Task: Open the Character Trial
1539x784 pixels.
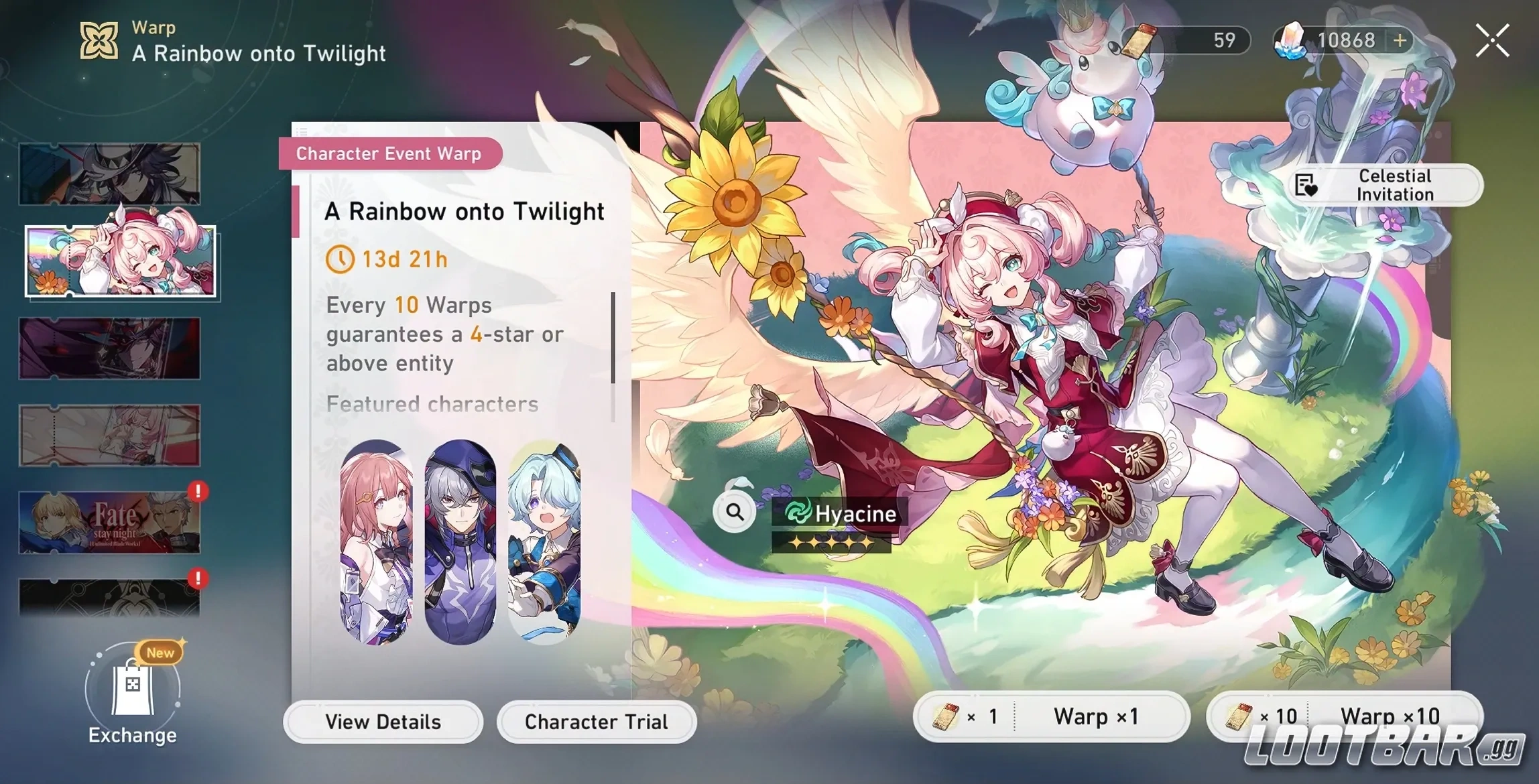Action: (x=596, y=722)
